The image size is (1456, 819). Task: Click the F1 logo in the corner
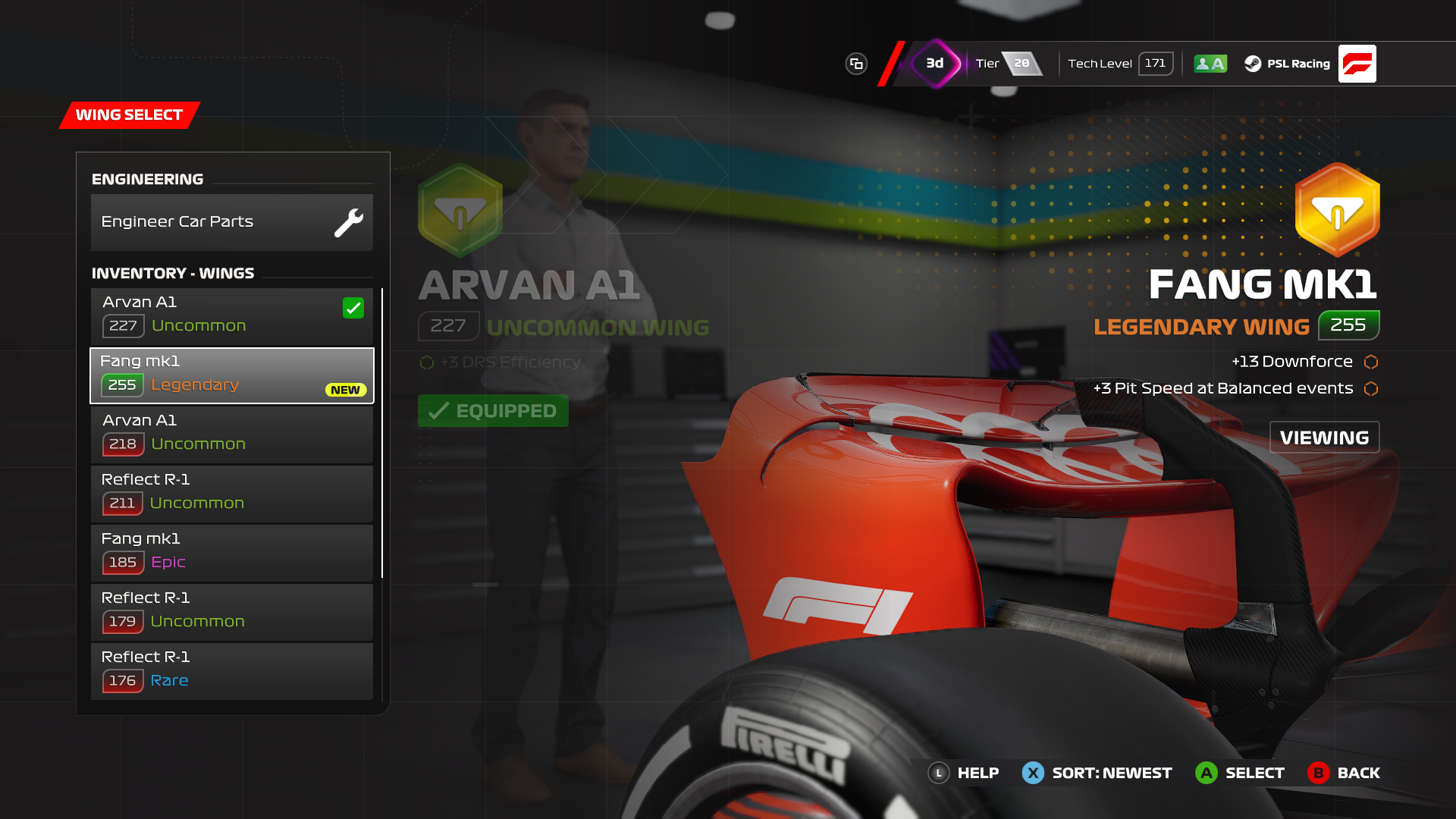tap(1357, 64)
